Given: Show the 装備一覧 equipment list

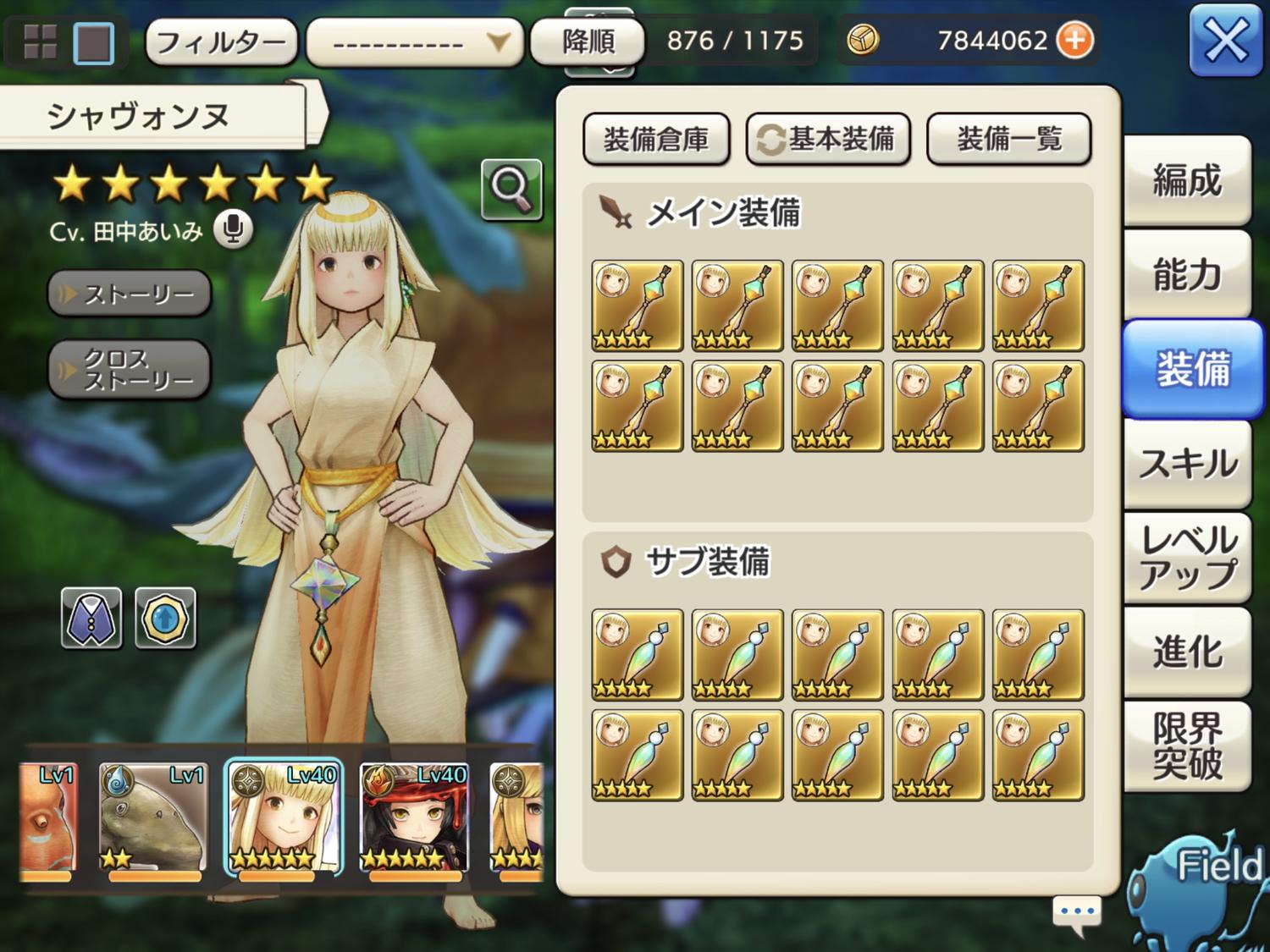Looking at the screenshot, I should 1008,139.
